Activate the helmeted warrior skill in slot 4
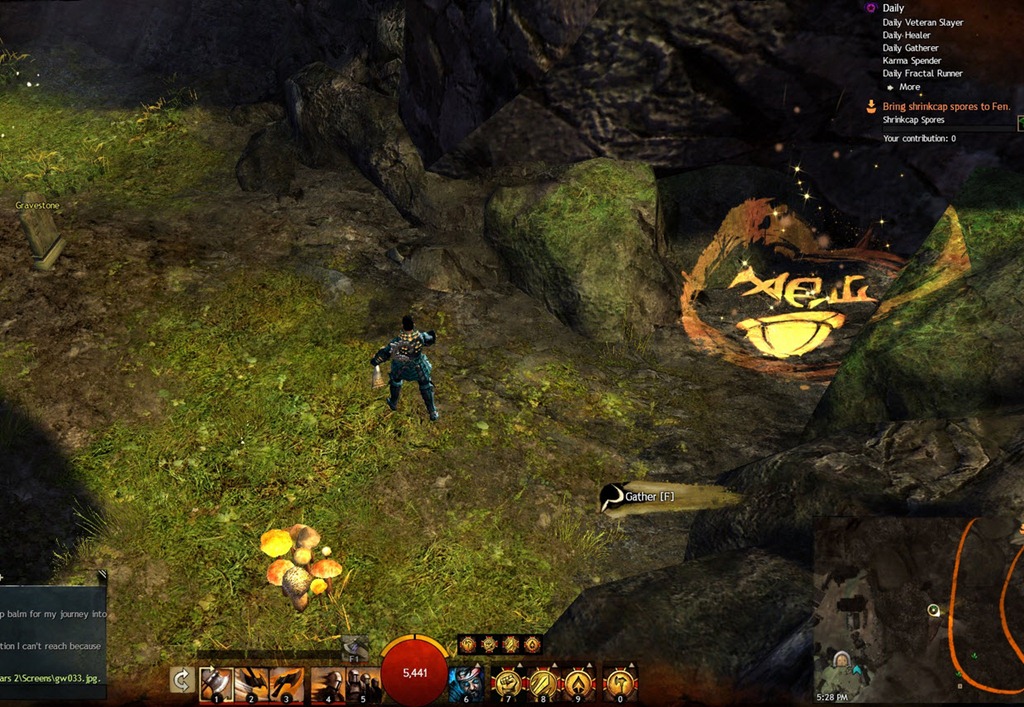This screenshot has height=707, width=1024. point(327,684)
